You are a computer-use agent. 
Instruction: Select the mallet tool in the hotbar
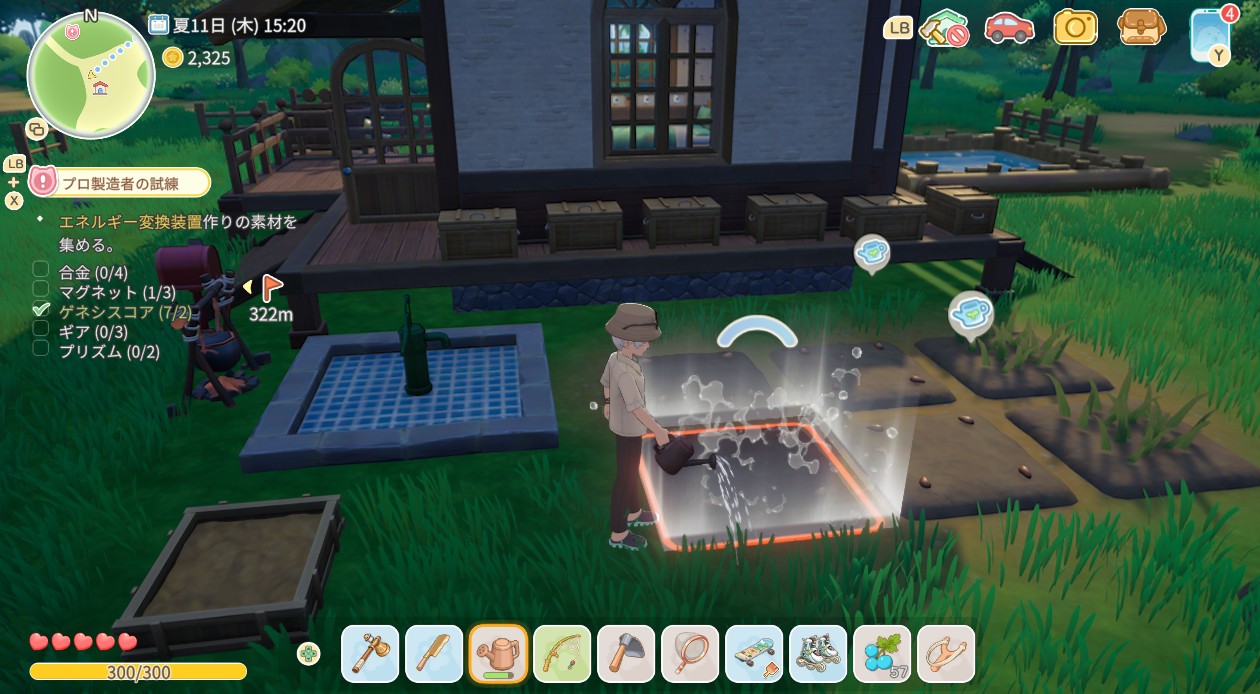pos(370,654)
